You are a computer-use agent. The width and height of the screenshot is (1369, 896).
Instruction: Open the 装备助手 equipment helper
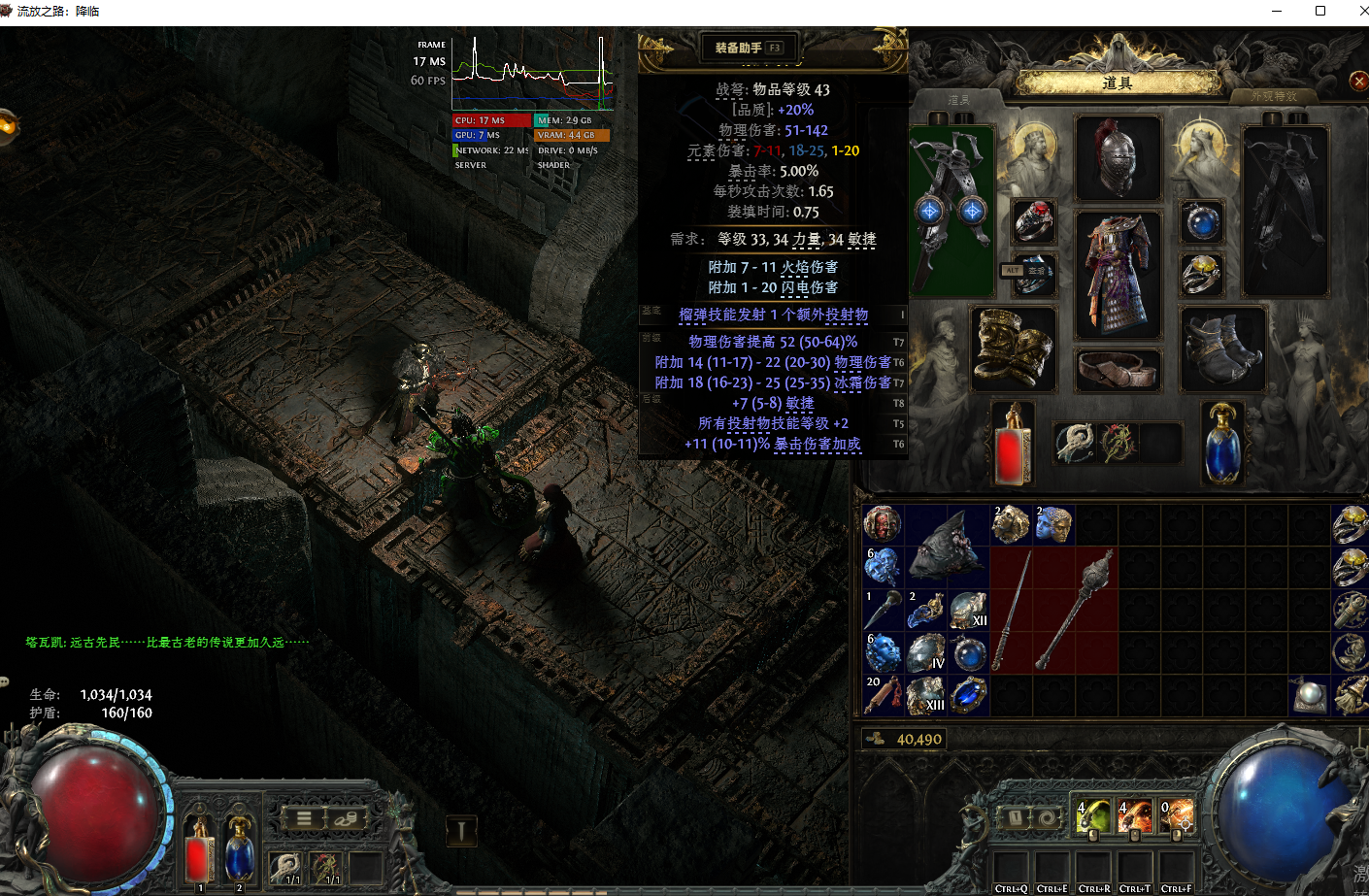749,48
